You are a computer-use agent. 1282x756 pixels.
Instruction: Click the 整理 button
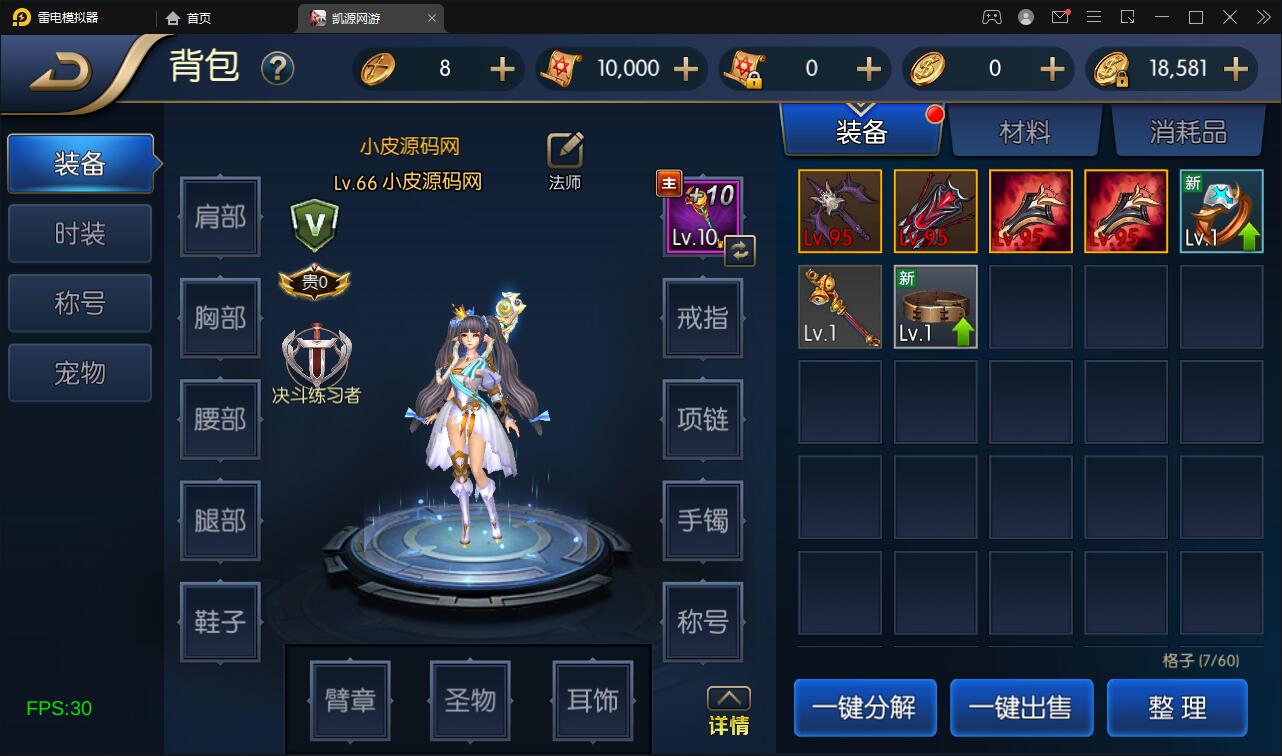pyautogui.click(x=1177, y=707)
